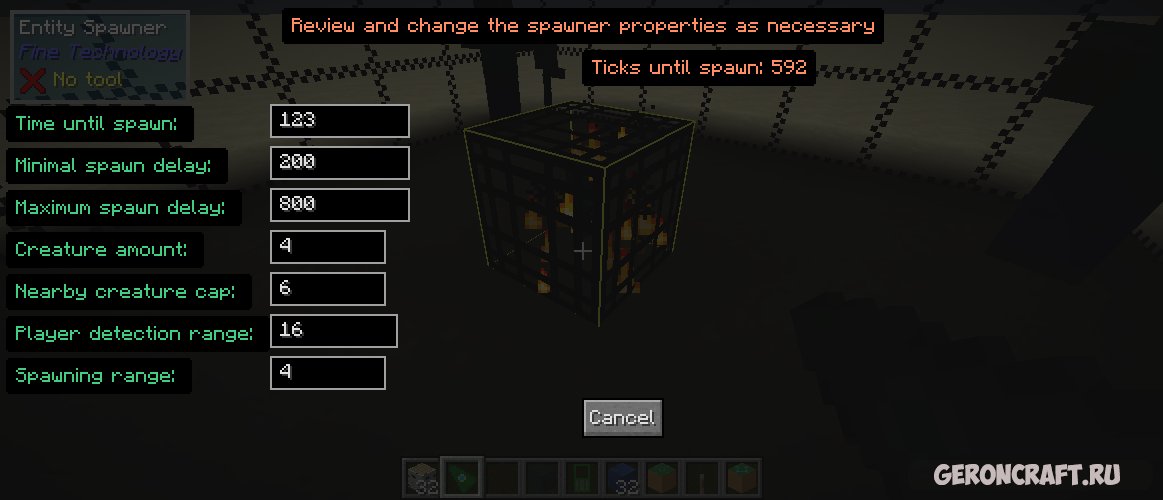The image size is (1163, 500).
Task: Focus the Spawning range text field
Action: [327, 373]
